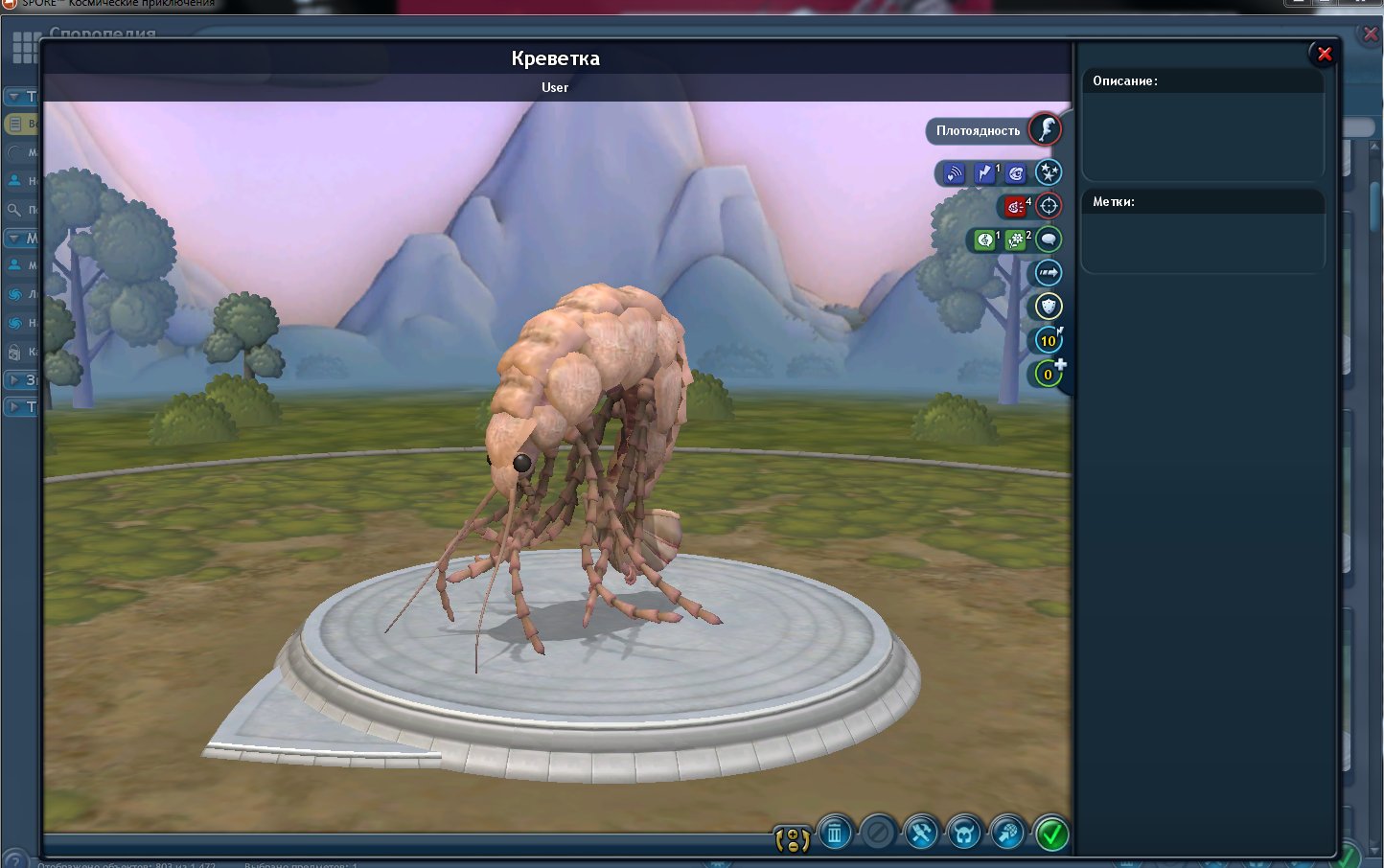Zoom out with the minus button
The width and height of the screenshot is (1384, 868).
tap(793, 847)
